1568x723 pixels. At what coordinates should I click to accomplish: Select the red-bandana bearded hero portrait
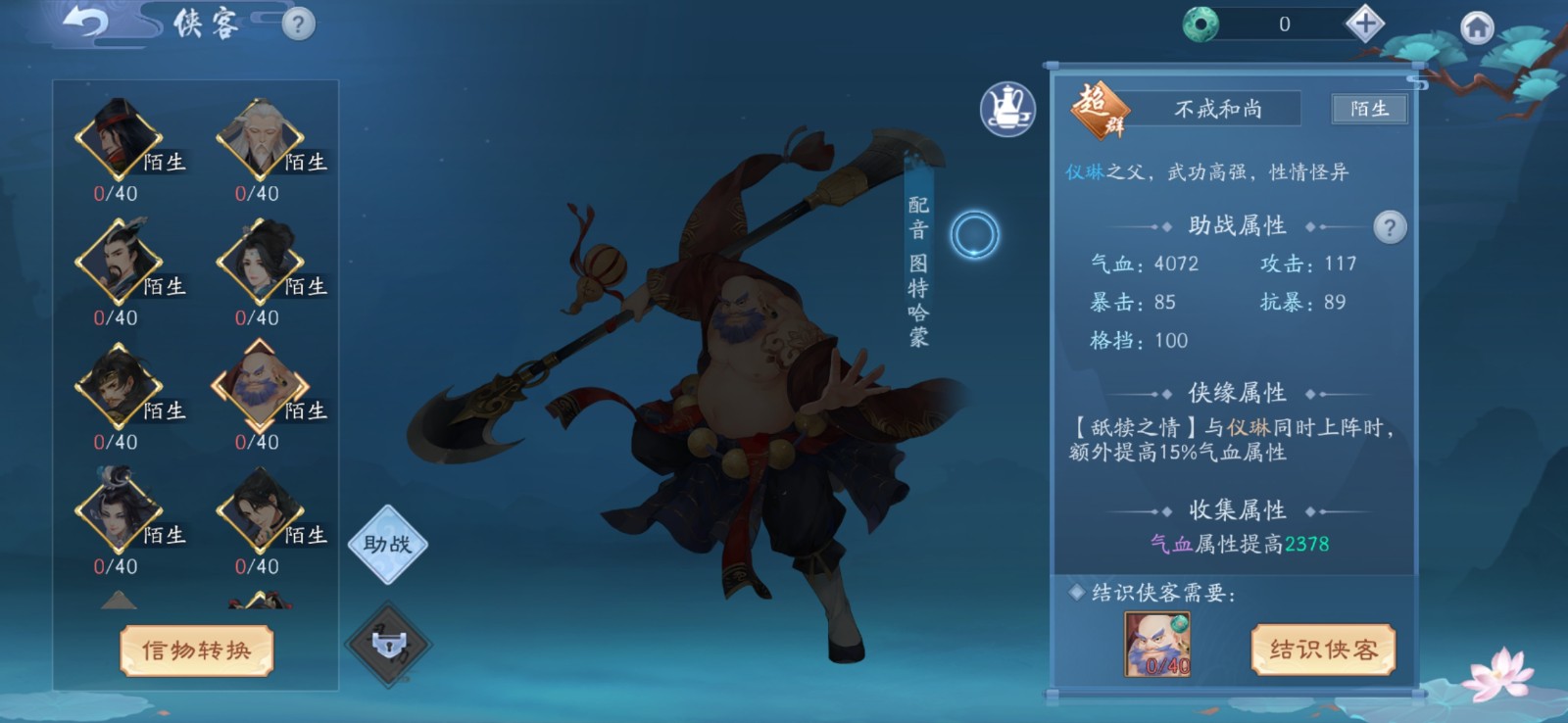(x=119, y=139)
